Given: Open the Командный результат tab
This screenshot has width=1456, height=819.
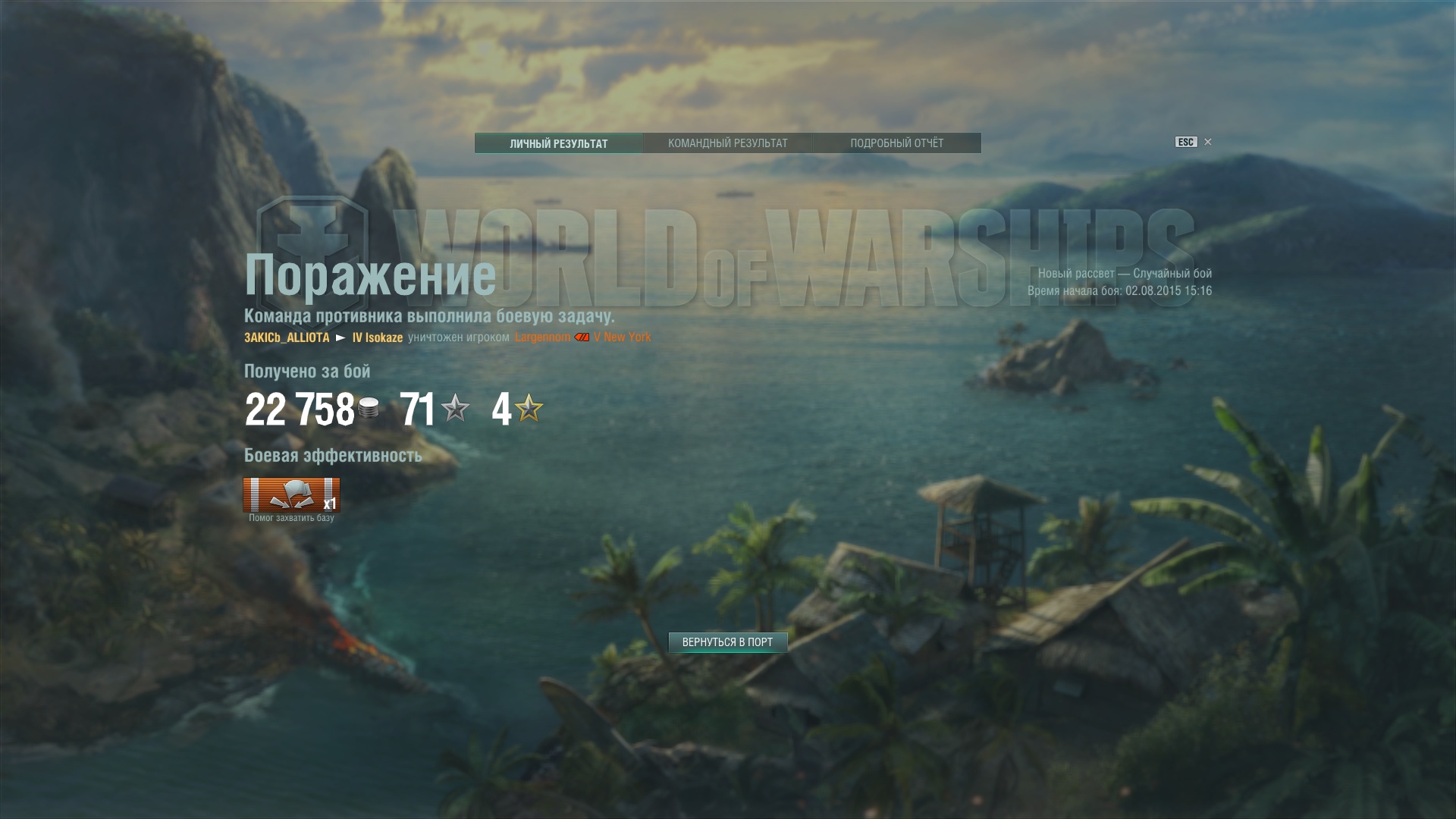Looking at the screenshot, I should [x=727, y=143].
